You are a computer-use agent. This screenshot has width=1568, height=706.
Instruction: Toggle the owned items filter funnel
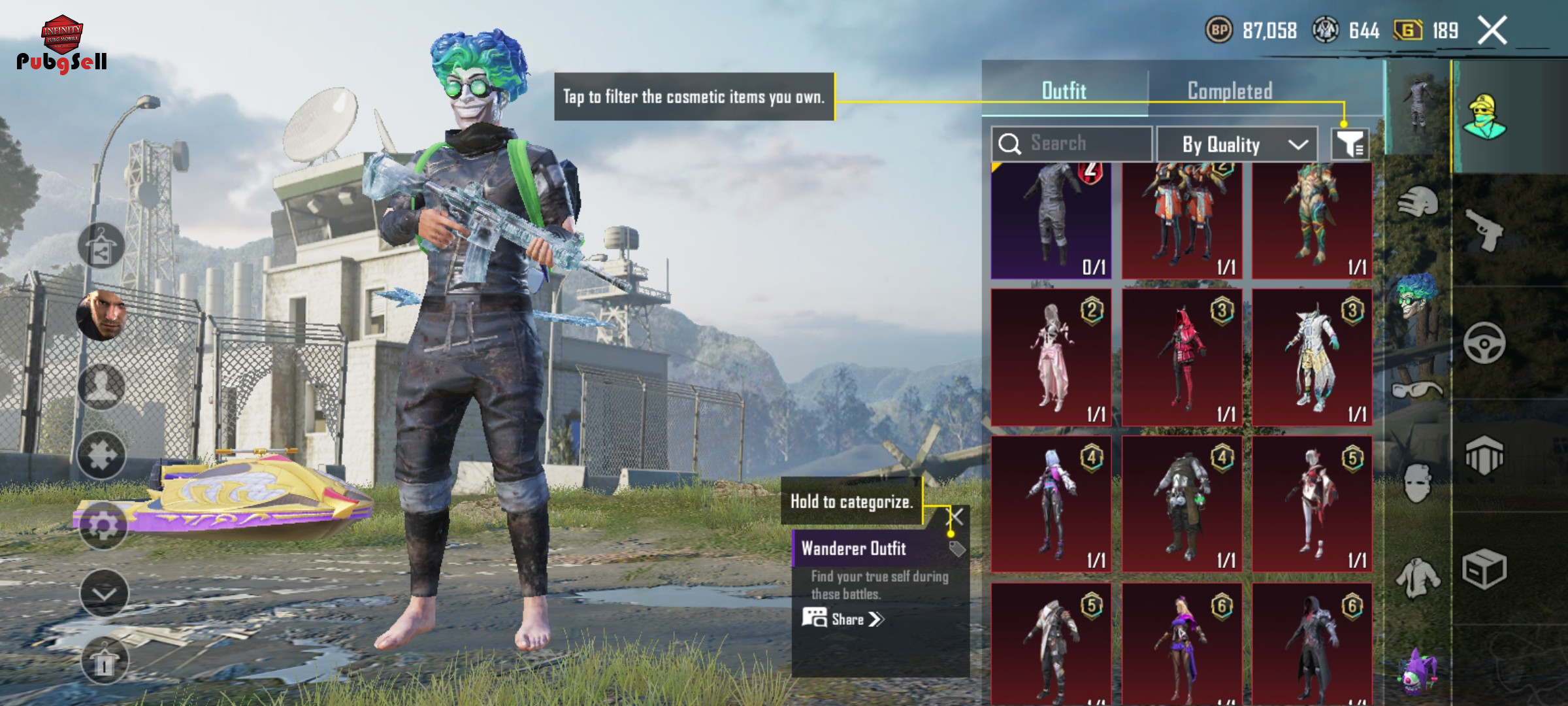click(1350, 144)
